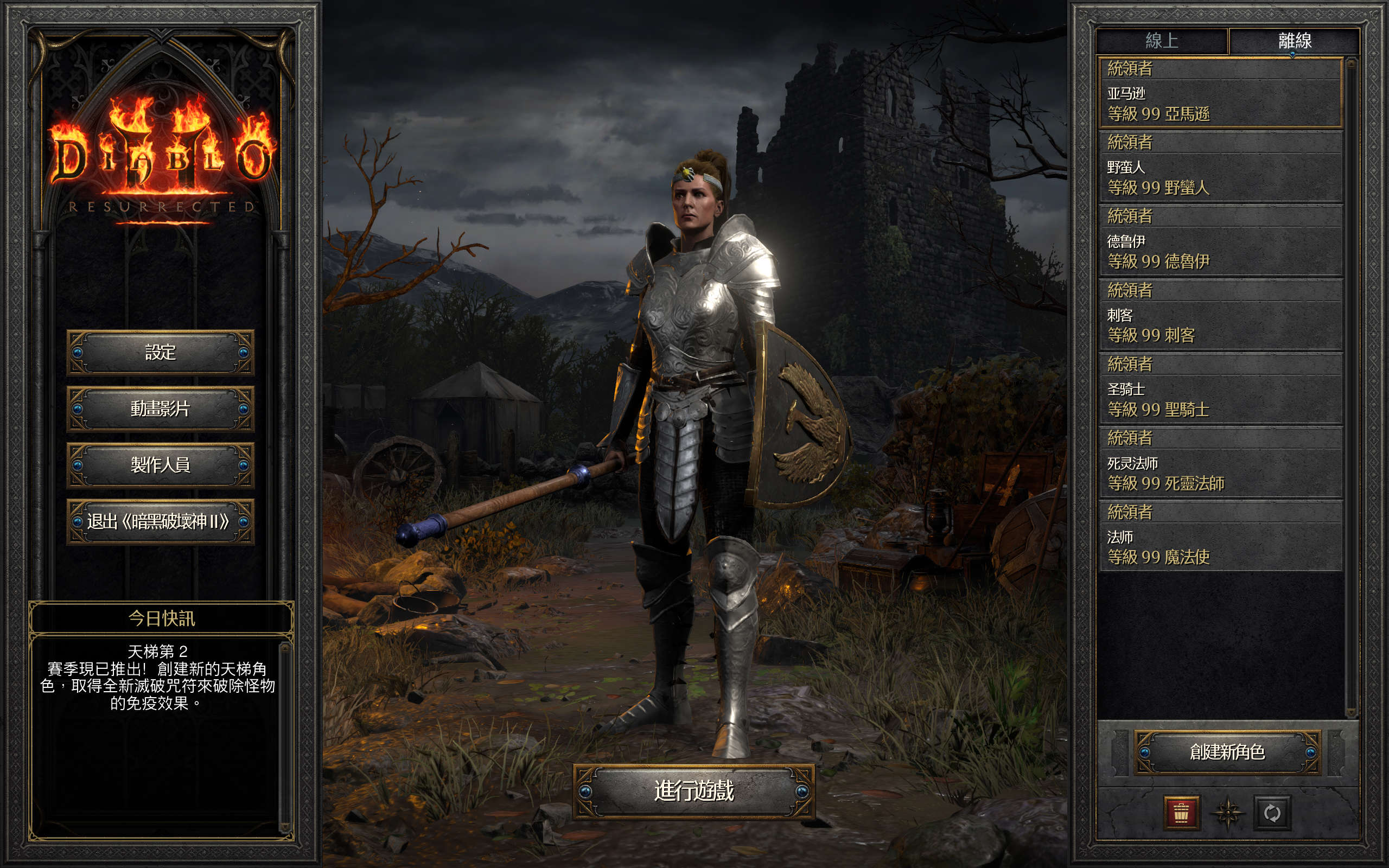Choose the level 99 德魯伊 character

(1220, 241)
